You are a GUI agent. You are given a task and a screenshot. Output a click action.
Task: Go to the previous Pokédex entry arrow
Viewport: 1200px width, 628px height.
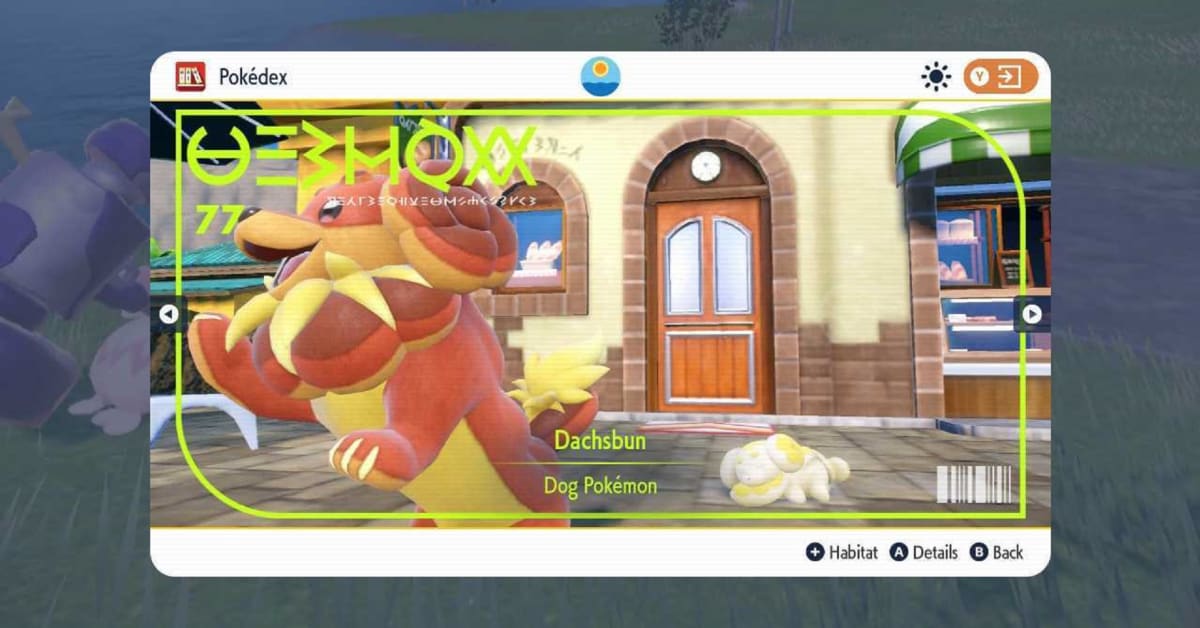168,314
